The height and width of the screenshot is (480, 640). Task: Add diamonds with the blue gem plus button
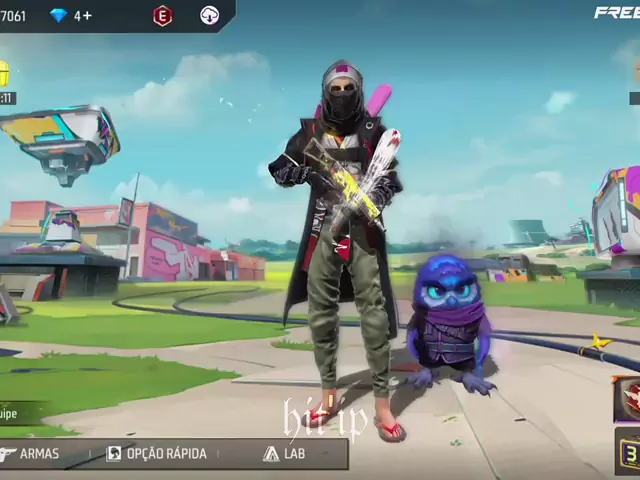[72, 15]
